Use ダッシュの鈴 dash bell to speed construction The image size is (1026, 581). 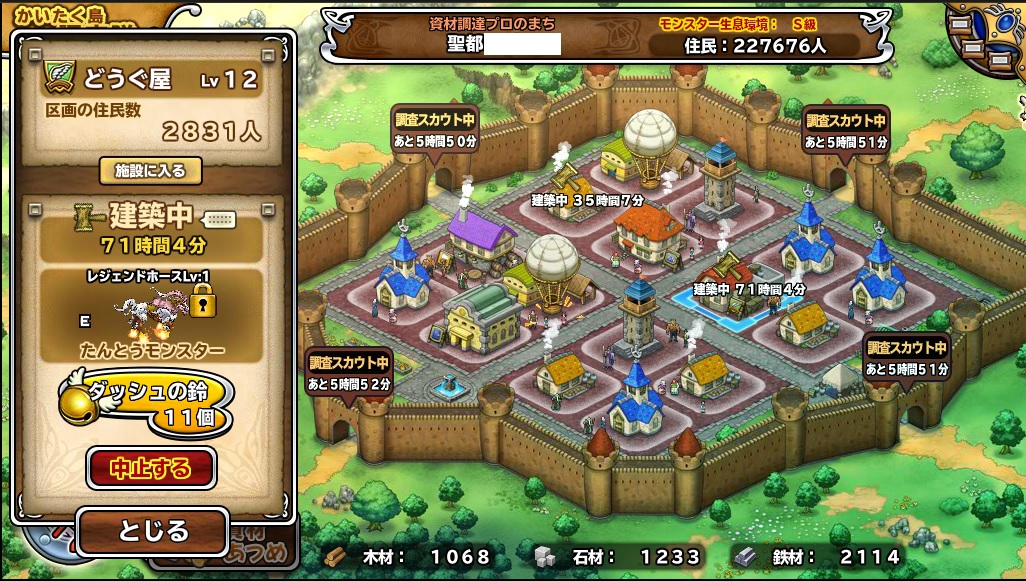click(x=150, y=402)
